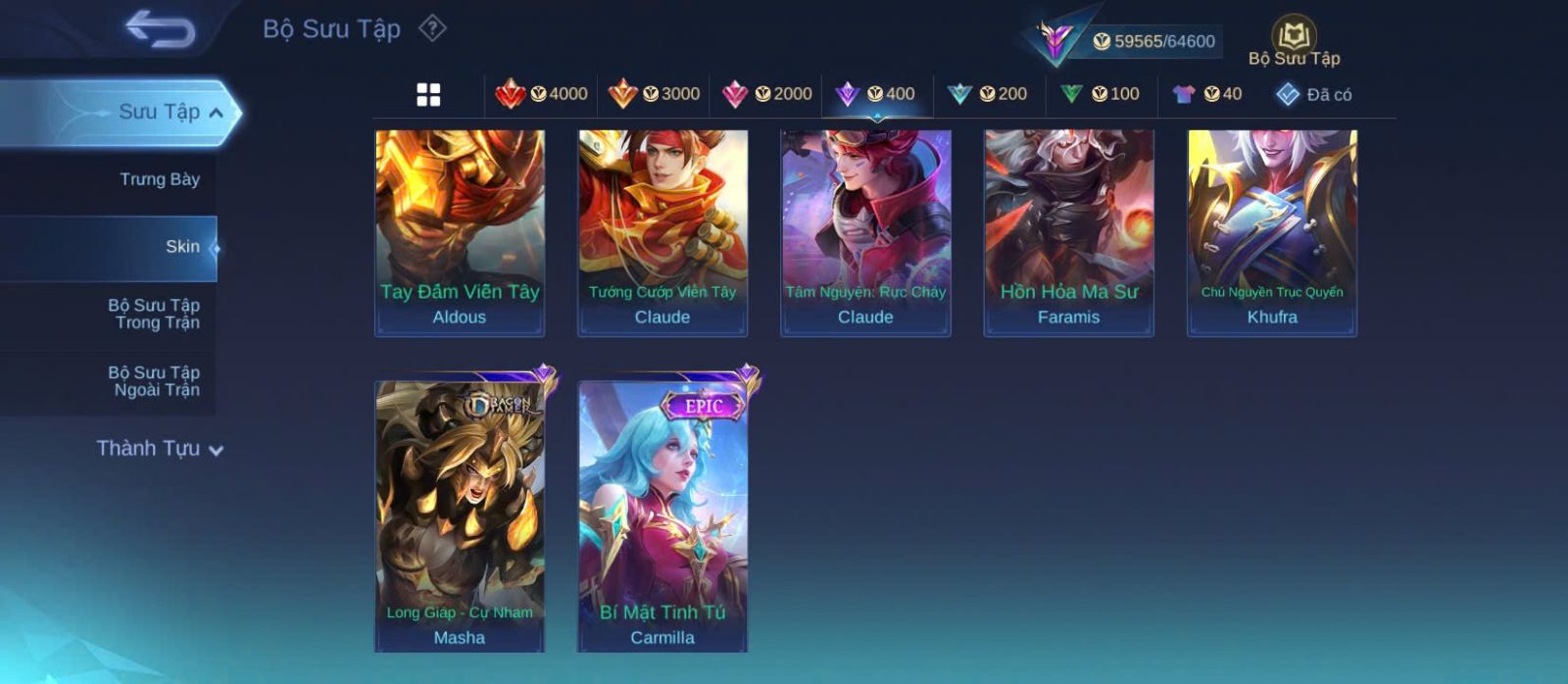Show all skins with grid filter
Image resolution: width=1568 pixels, height=684 pixels.
tap(428, 95)
